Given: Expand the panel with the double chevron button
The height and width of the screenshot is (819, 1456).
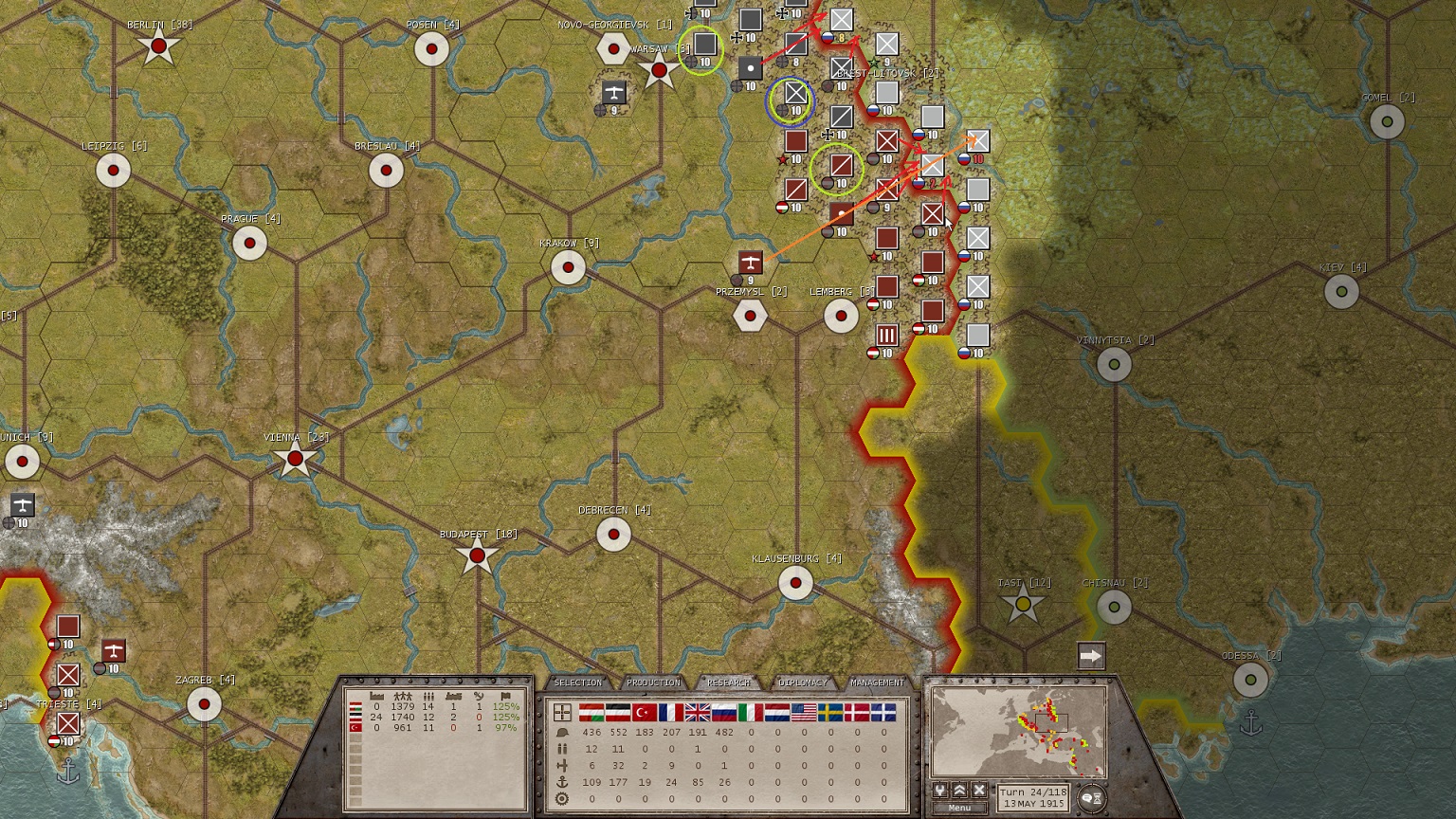Looking at the screenshot, I should pyautogui.click(x=959, y=790).
